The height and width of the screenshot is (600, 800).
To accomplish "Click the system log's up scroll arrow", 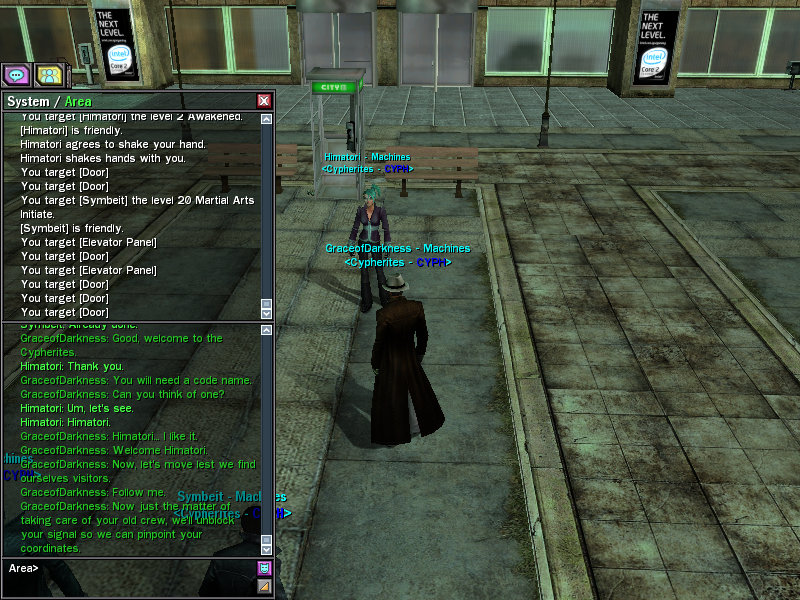I will pyautogui.click(x=266, y=119).
